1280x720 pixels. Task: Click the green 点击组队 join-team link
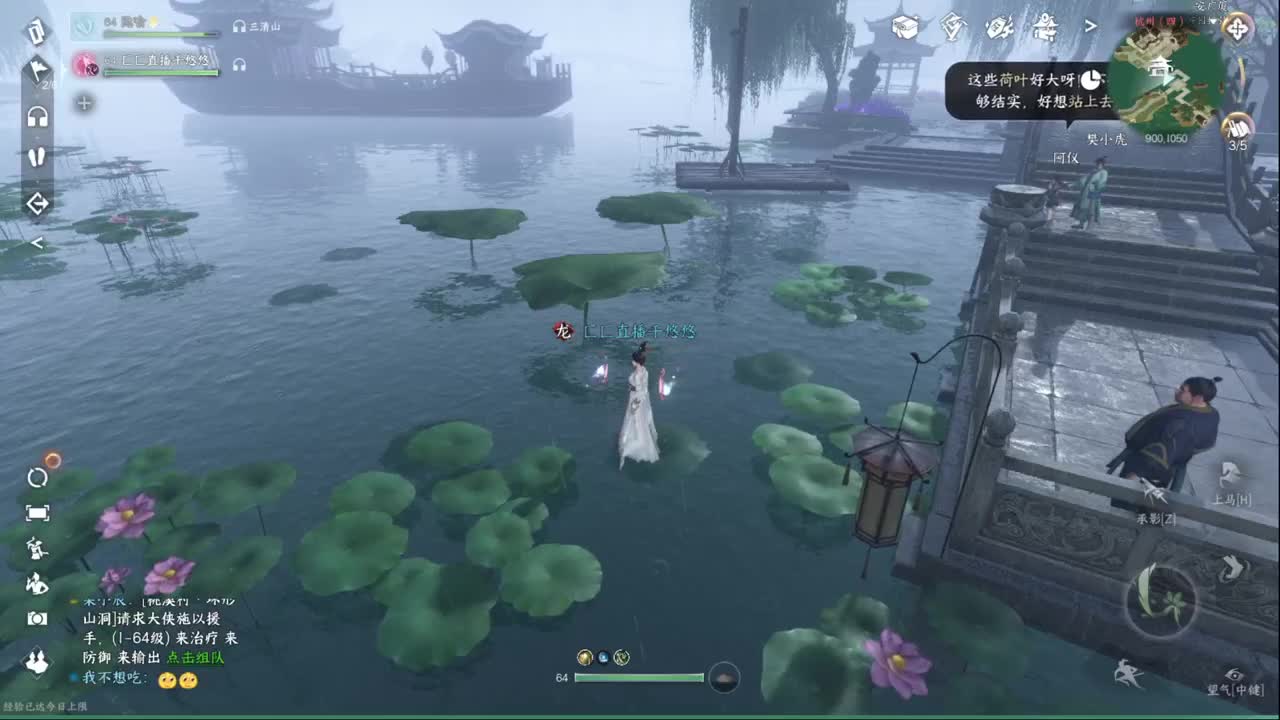tap(195, 657)
